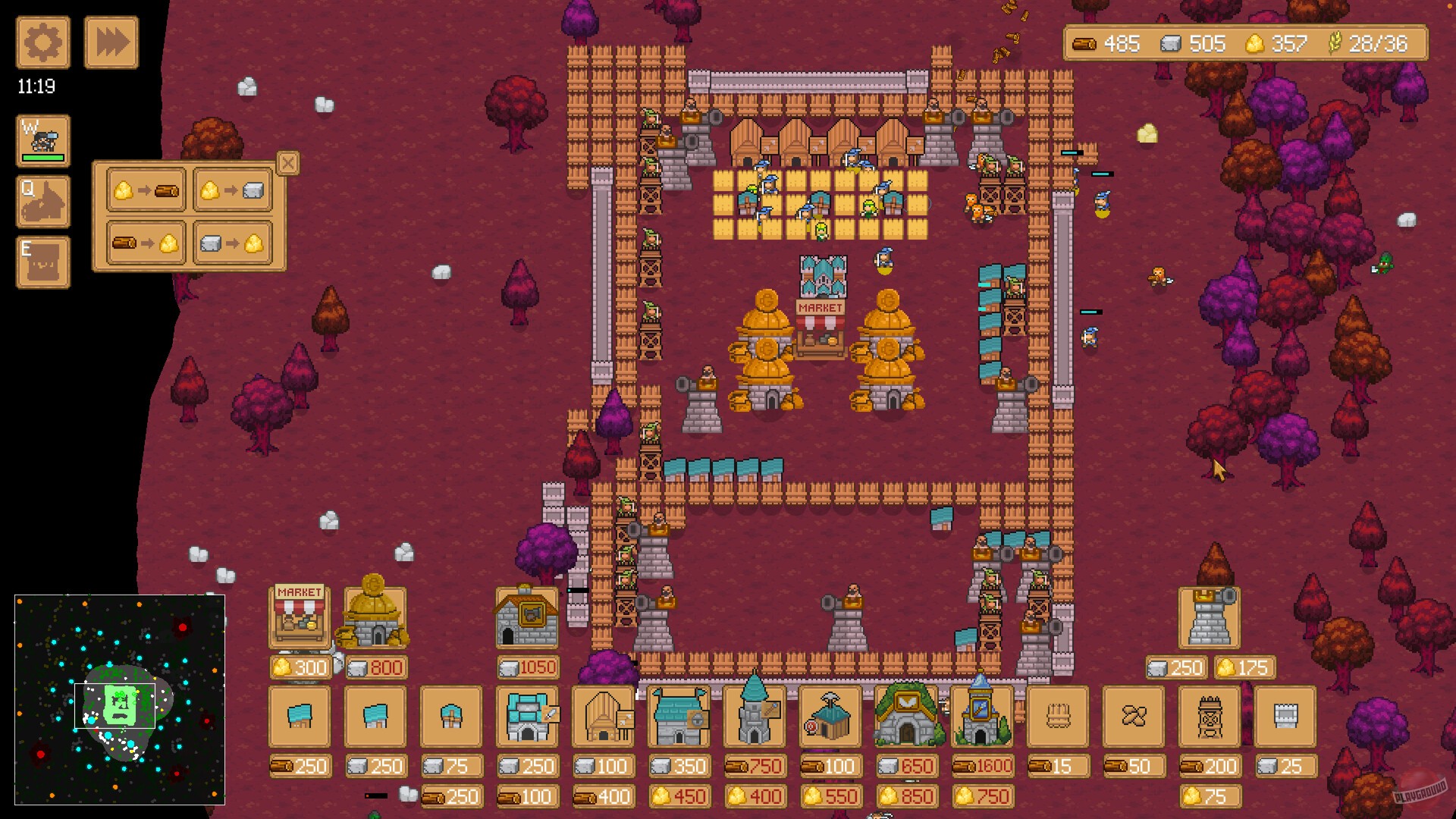
Task: Toggle fast-forward game speed
Action: pos(111,42)
